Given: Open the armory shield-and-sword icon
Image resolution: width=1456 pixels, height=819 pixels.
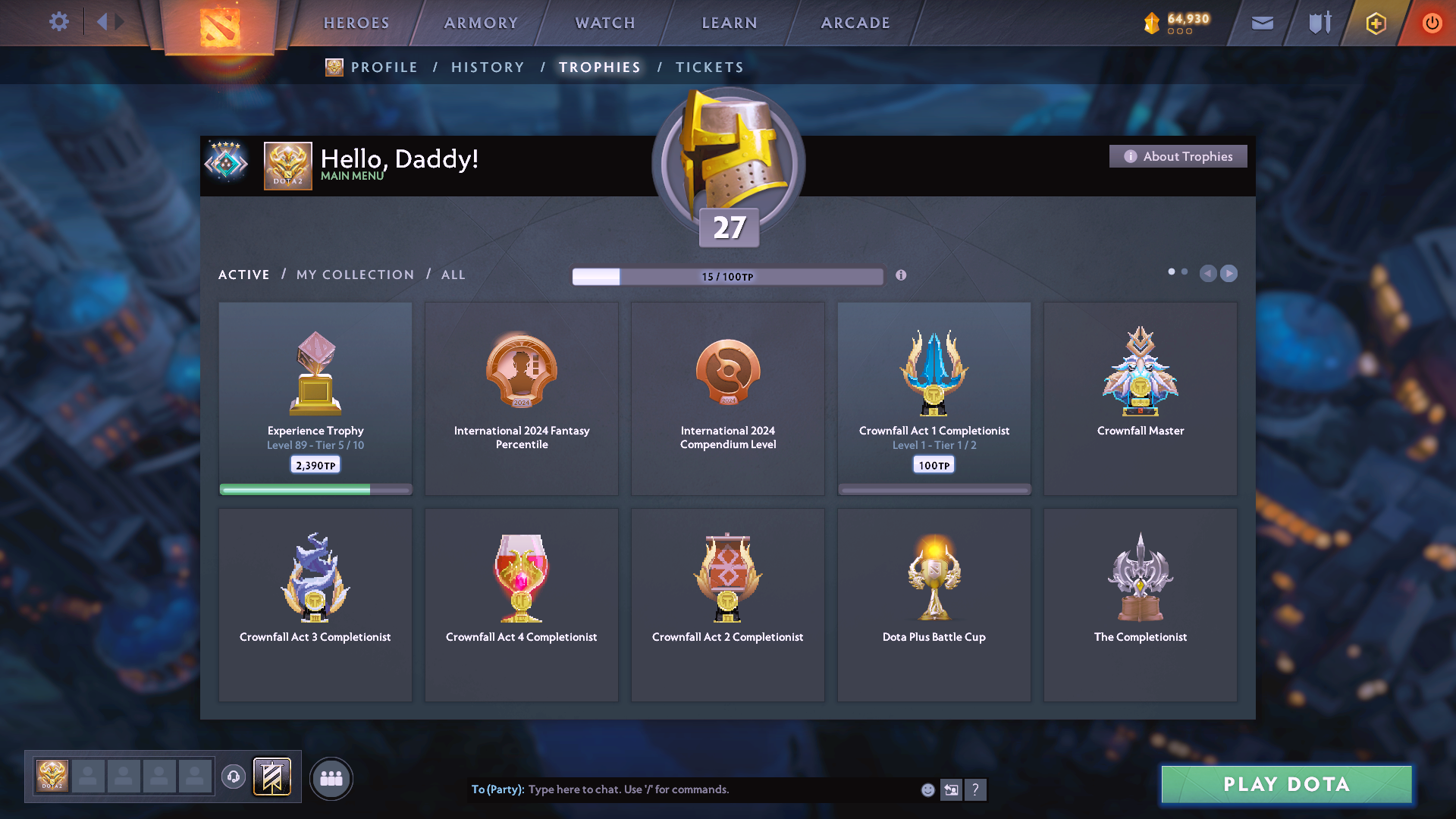Looking at the screenshot, I should (1318, 23).
